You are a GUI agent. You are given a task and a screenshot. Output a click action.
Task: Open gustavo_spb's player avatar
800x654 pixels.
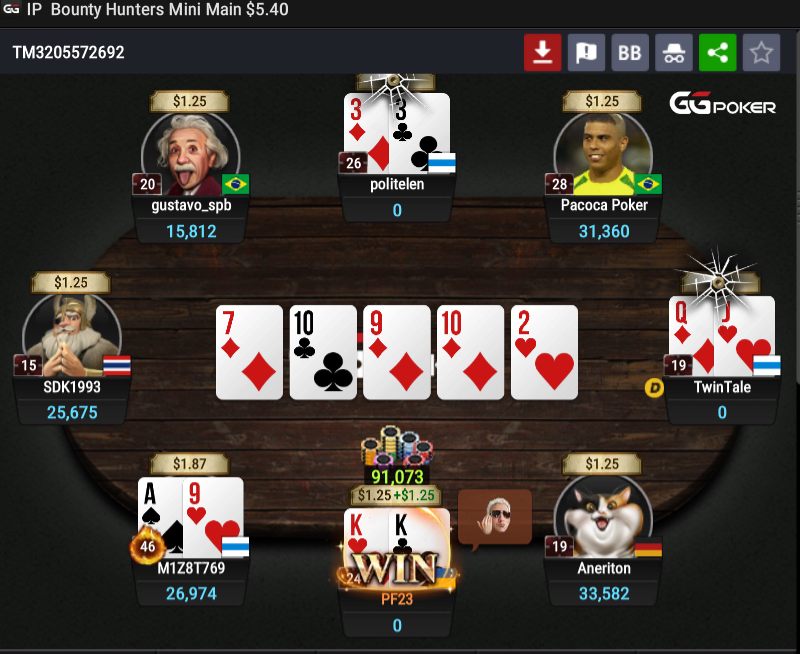[190, 152]
